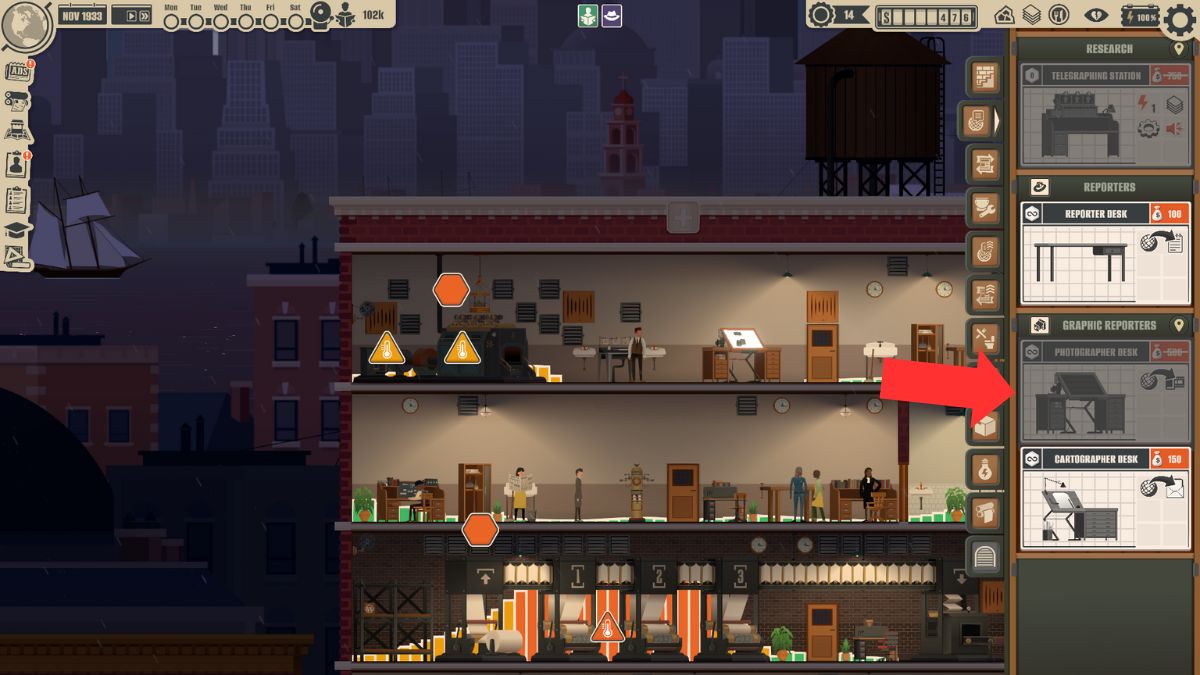Open the graduation cap menu
The width and height of the screenshot is (1200, 675).
pyautogui.click(x=17, y=229)
